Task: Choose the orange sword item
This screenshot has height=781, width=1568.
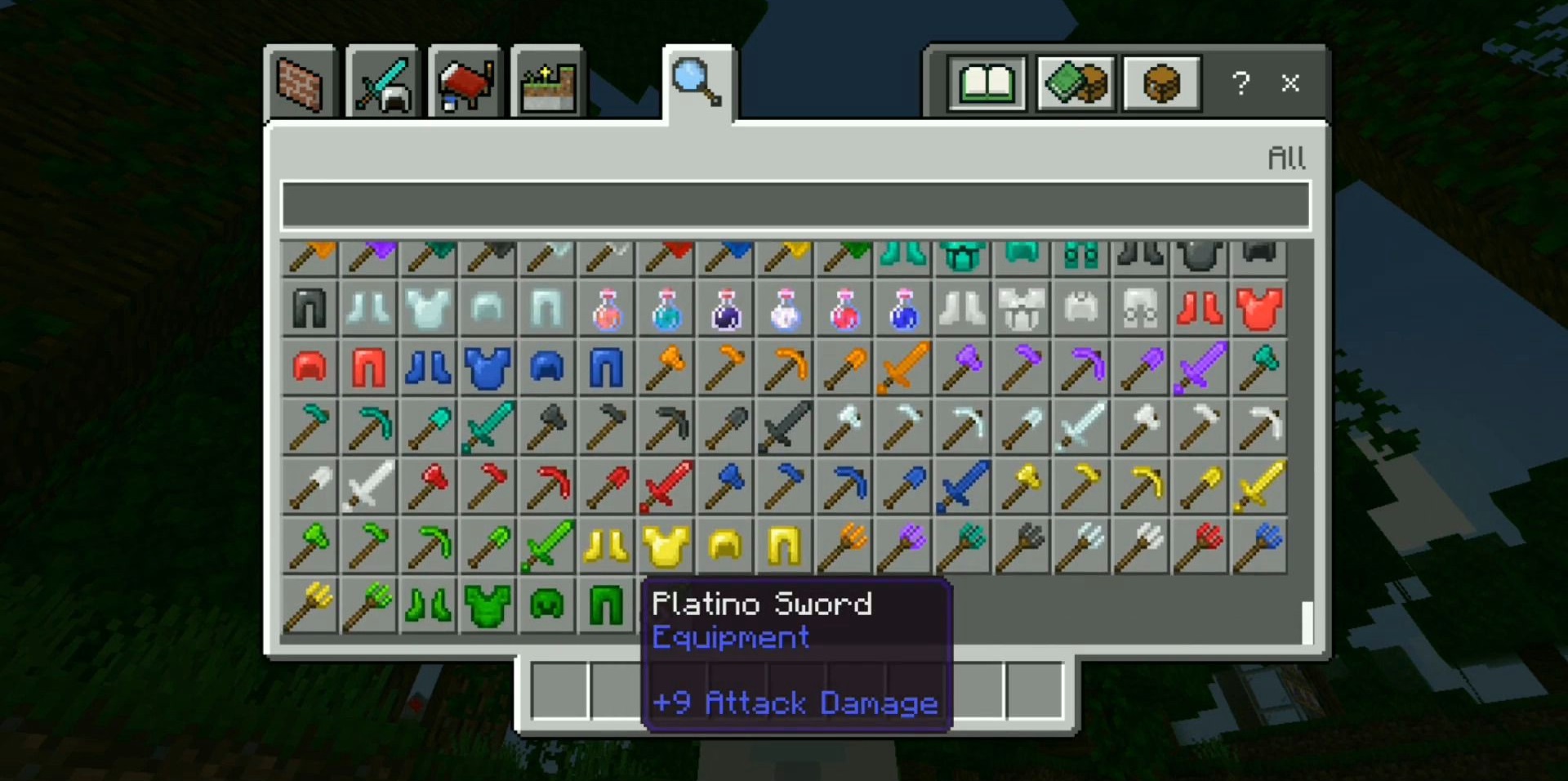Action: (902, 368)
